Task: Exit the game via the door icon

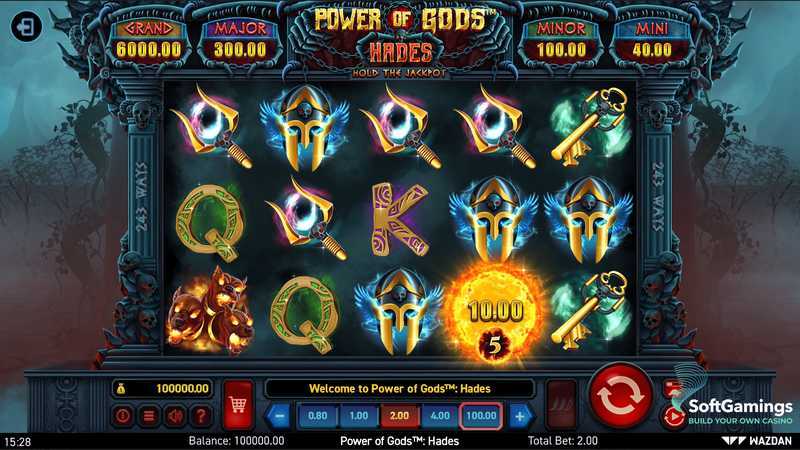Action: [x=22, y=29]
